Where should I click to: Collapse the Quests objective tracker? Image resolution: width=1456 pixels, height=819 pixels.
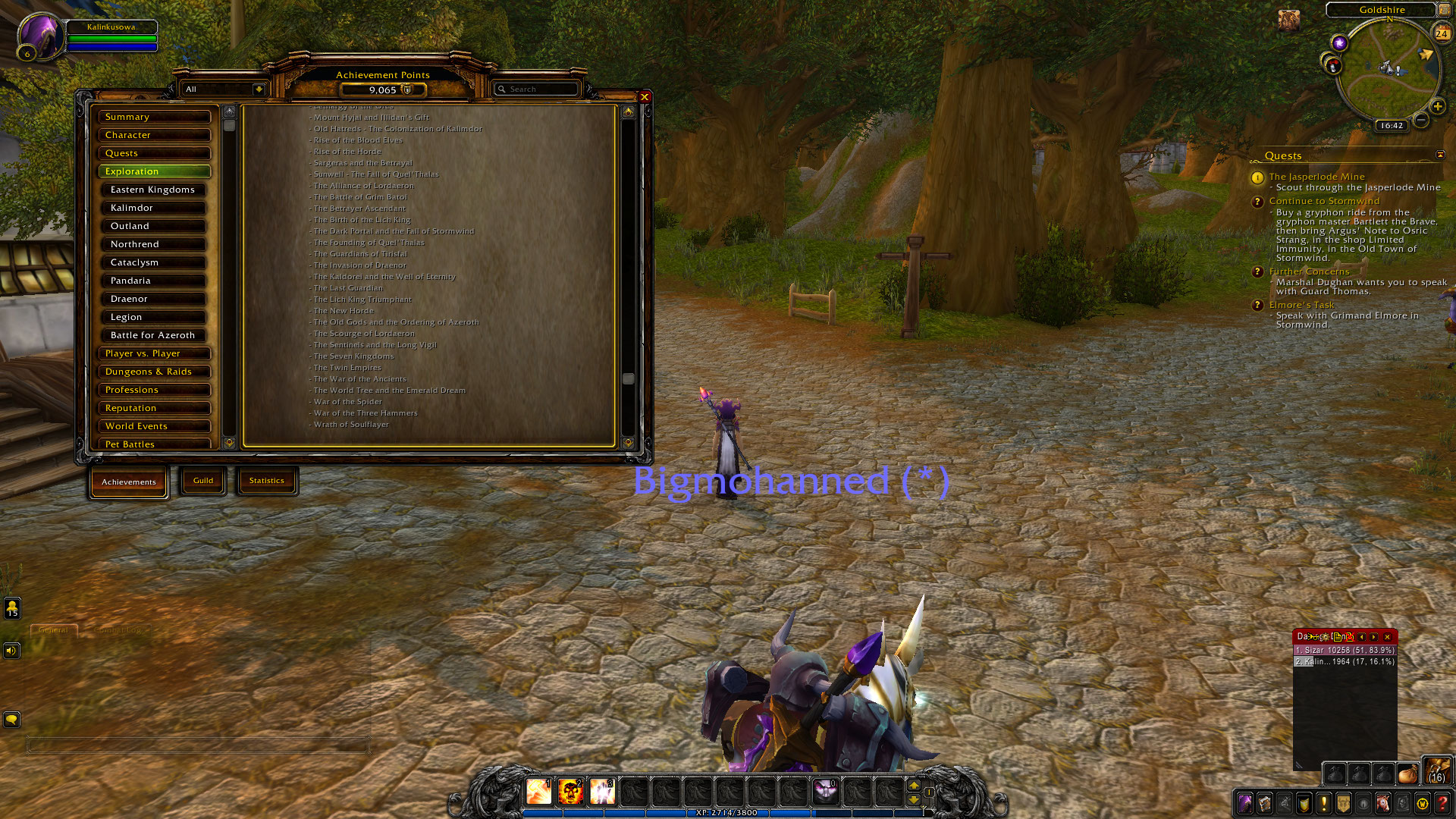click(x=1439, y=155)
